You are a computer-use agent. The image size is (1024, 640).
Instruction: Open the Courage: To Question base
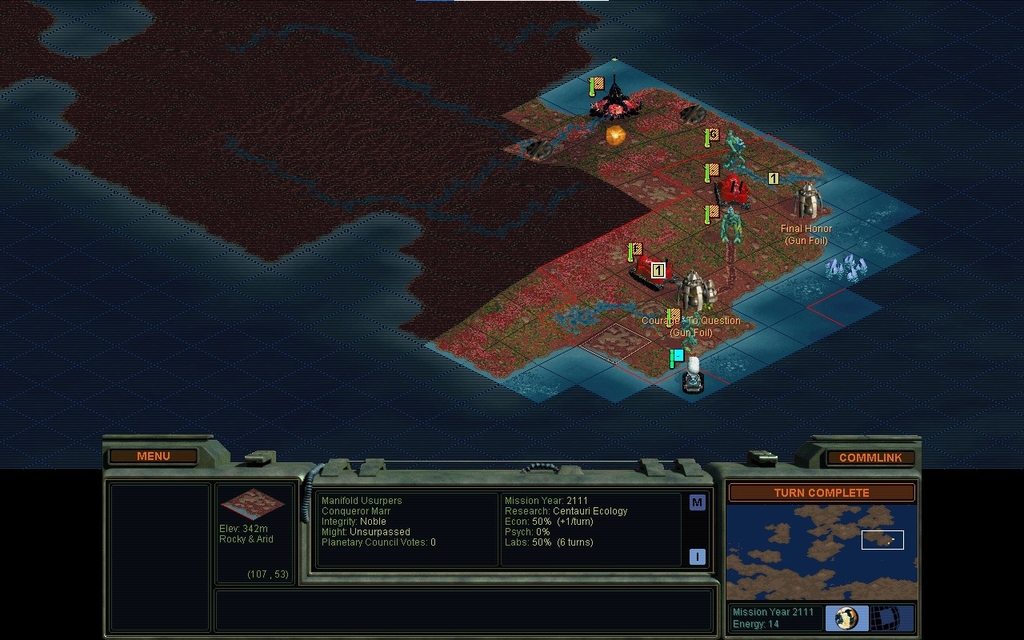[x=695, y=292]
